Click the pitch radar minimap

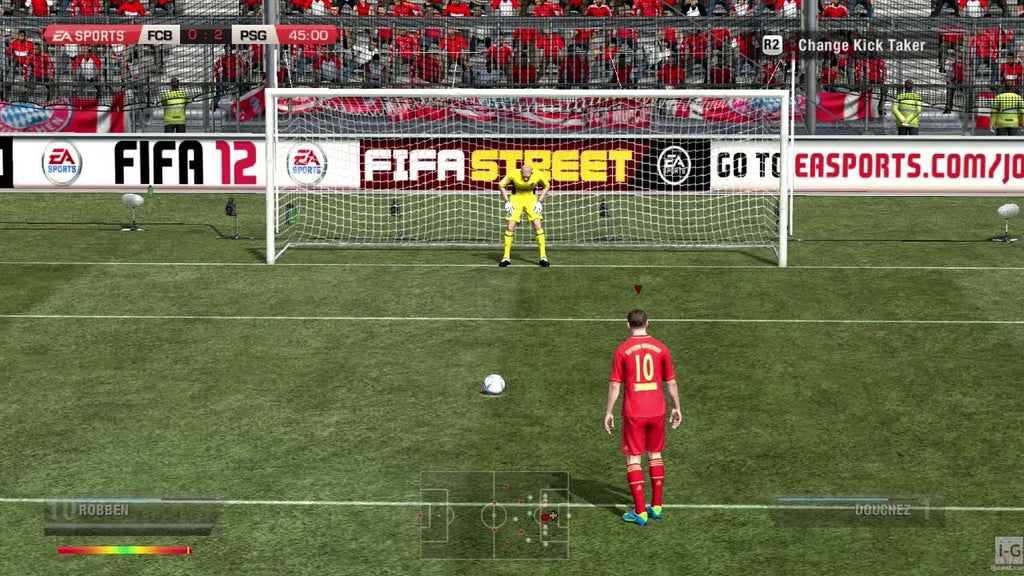click(494, 515)
